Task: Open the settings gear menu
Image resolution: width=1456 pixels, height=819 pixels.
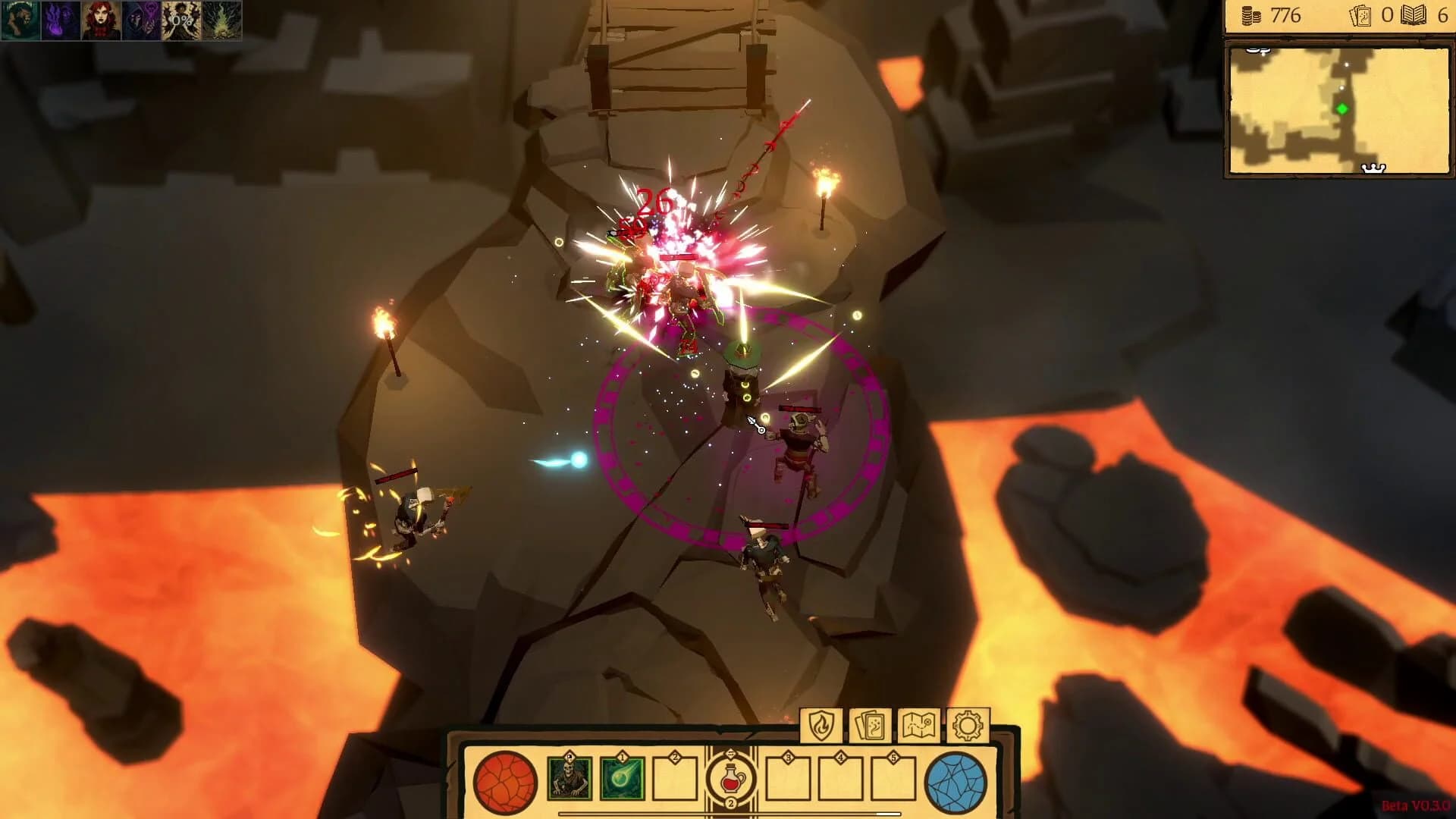Action: (967, 726)
